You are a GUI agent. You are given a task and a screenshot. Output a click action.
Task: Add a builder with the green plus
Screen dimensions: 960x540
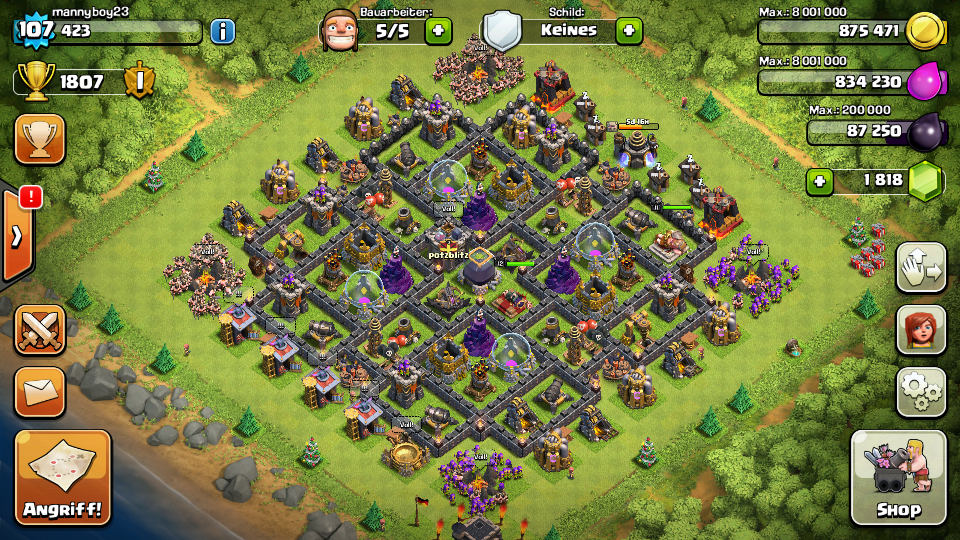[x=438, y=30]
